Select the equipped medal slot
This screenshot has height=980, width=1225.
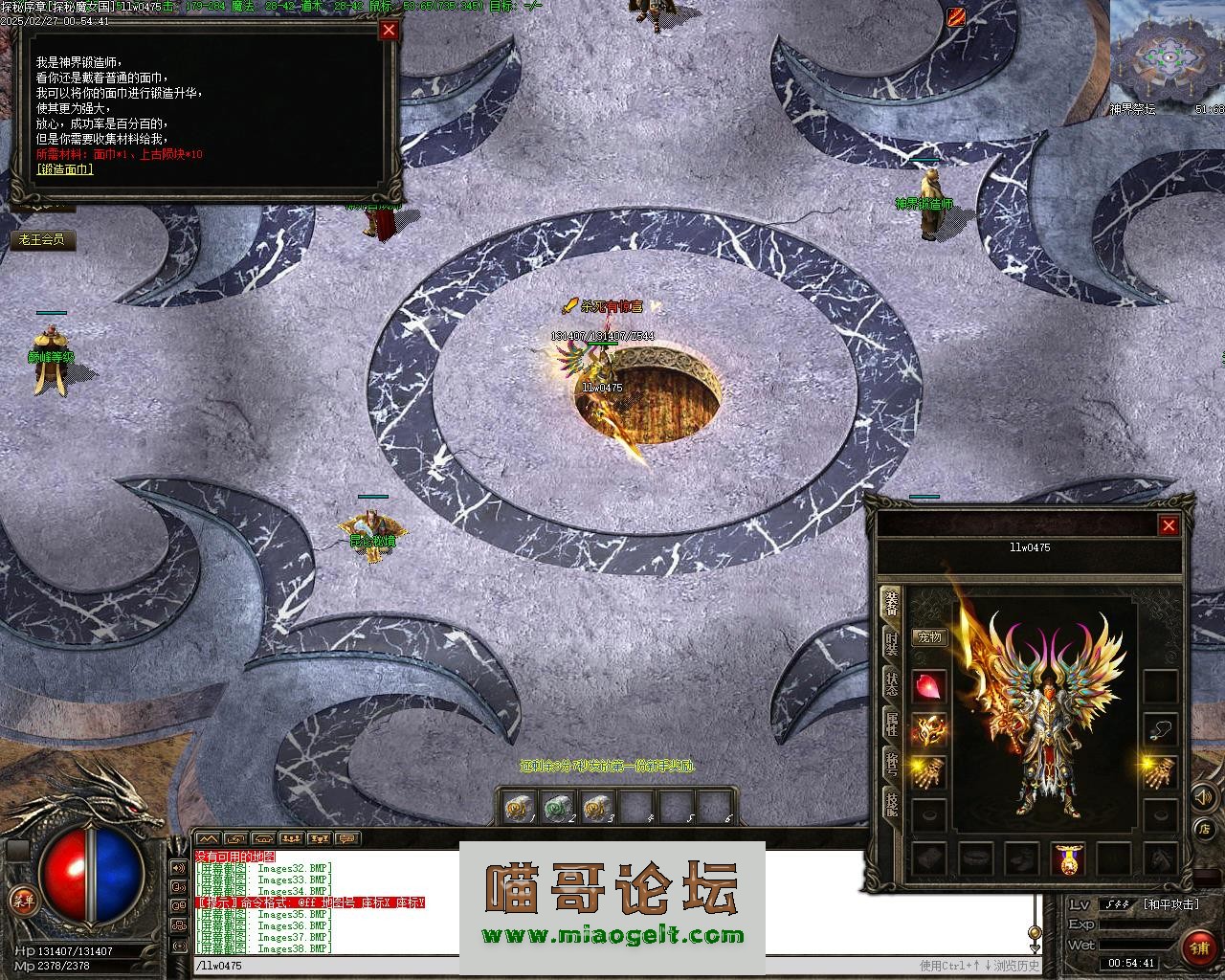[1067, 858]
